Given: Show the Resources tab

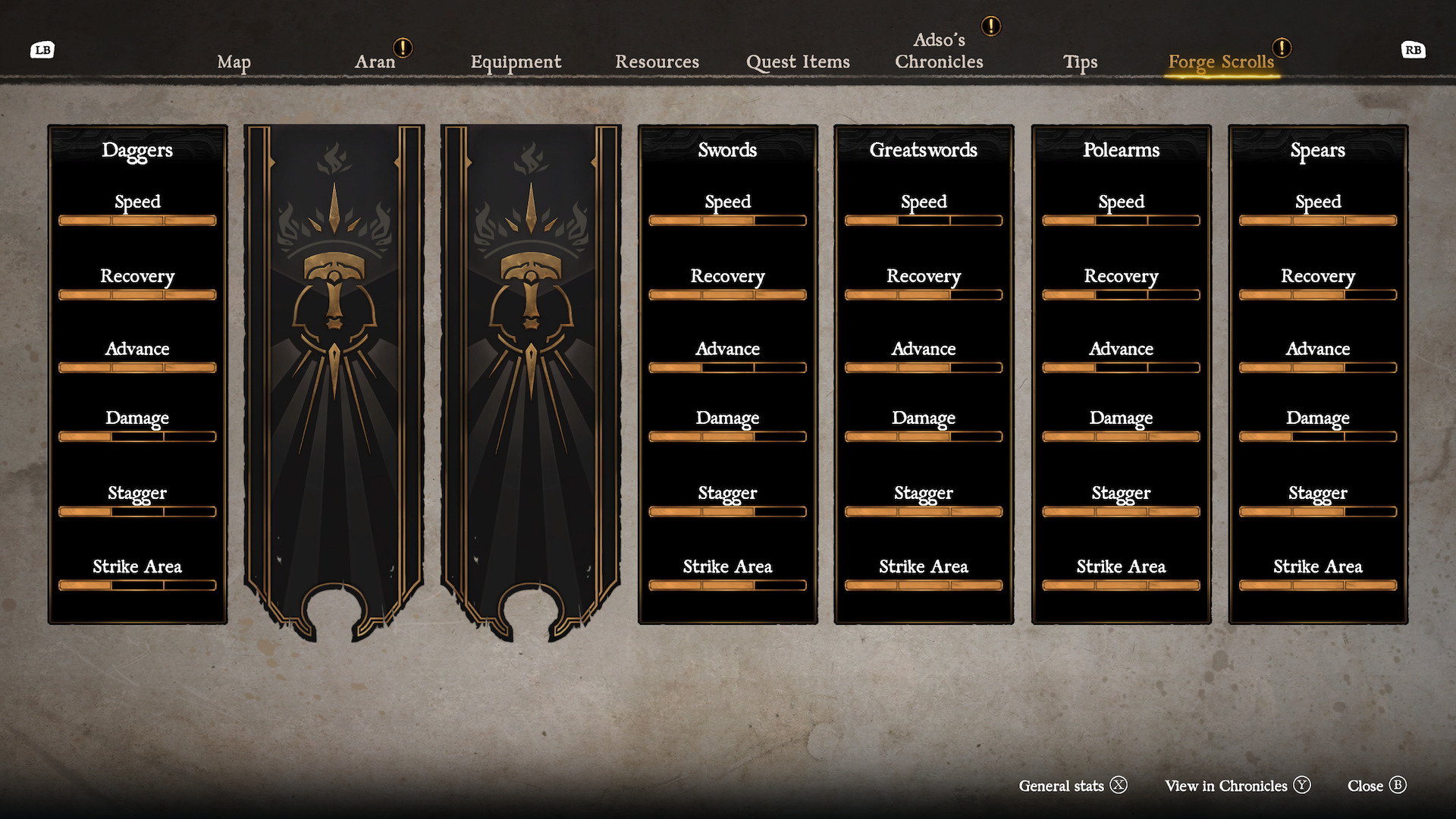Looking at the screenshot, I should [x=657, y=61].
